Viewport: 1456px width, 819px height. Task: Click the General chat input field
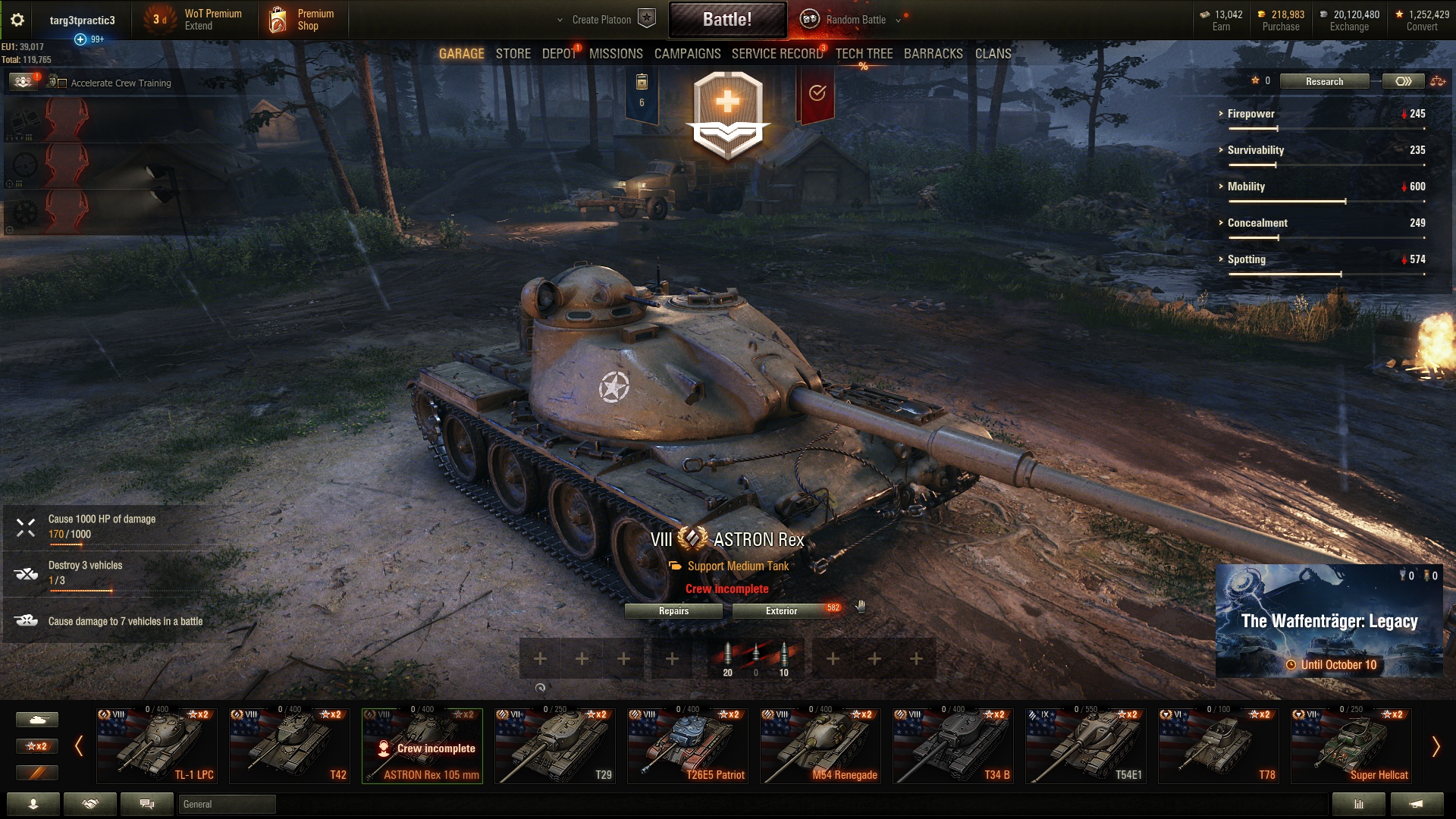[227, 804]
